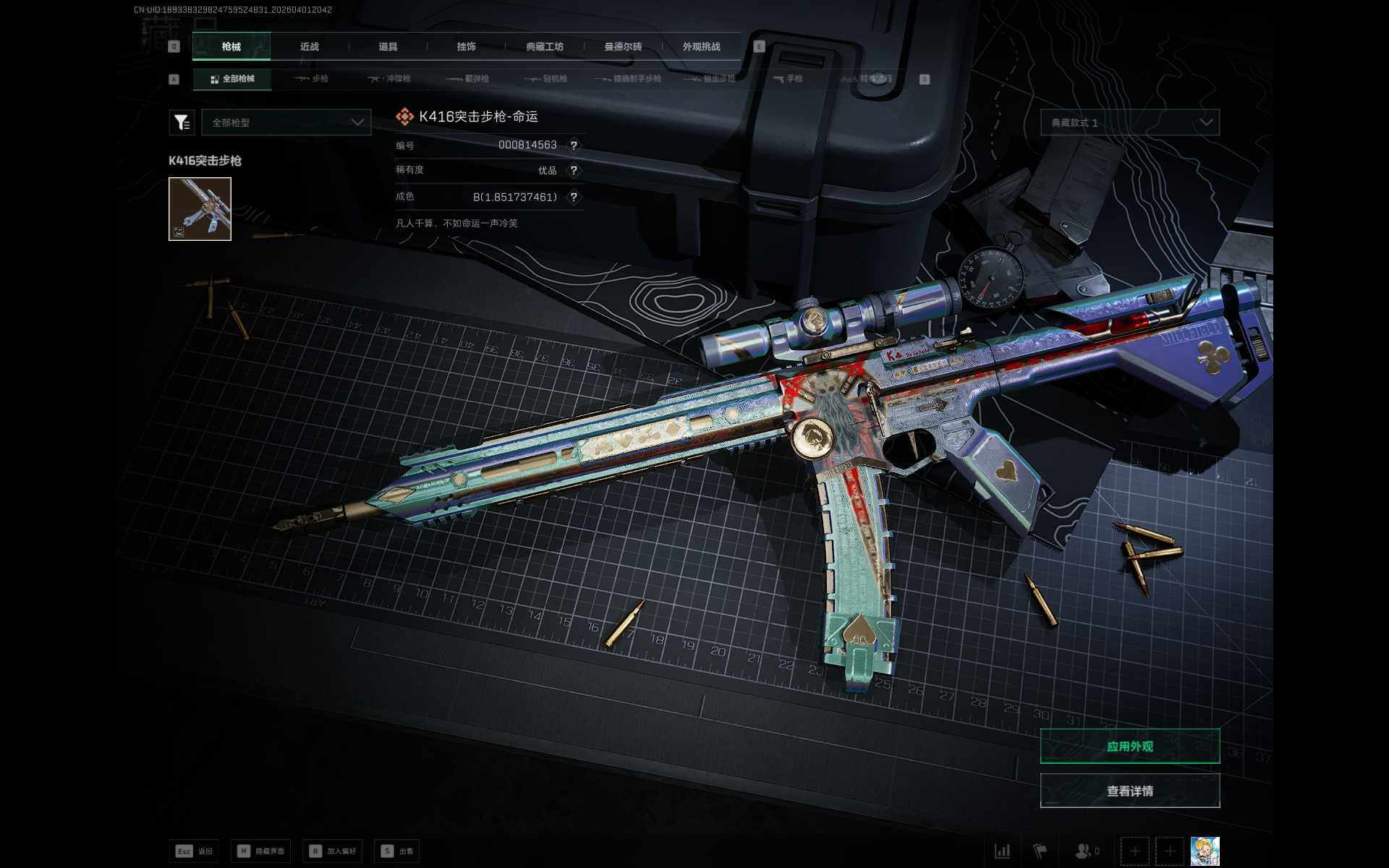
Task: Apply the skin with 应用外观 button
Action: [1130, 746]
